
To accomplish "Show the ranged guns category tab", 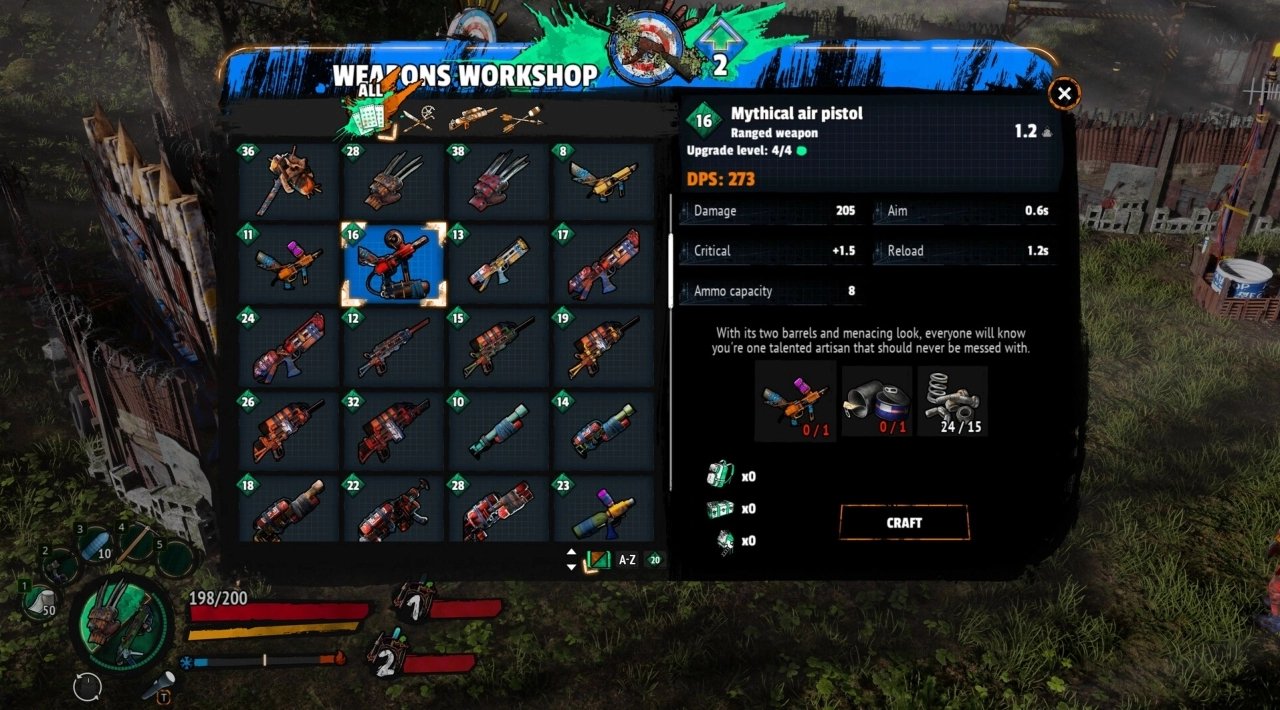I will [472, 119].
